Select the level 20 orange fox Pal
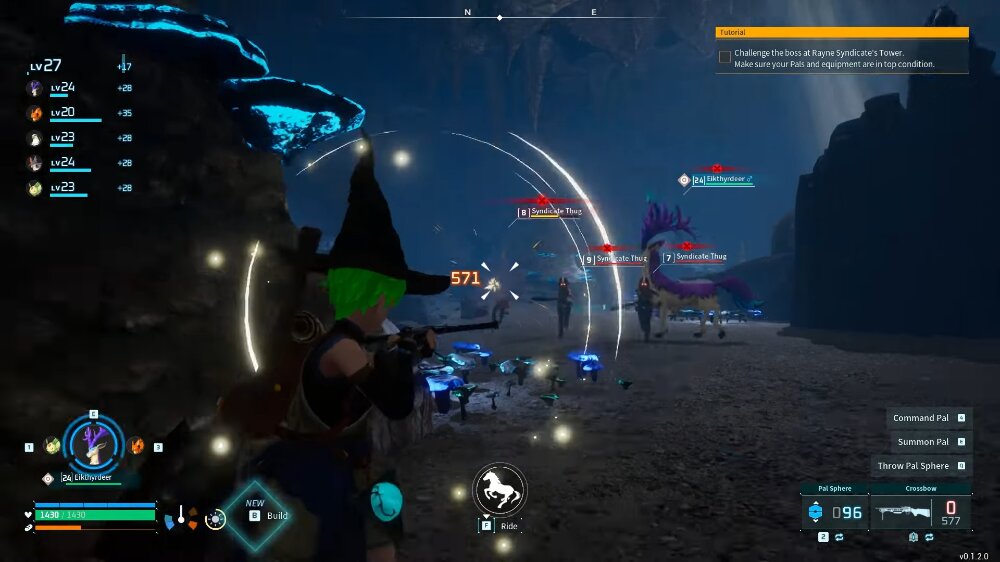The height and width of the screenshot is (562, 1000). pos(34,113)
